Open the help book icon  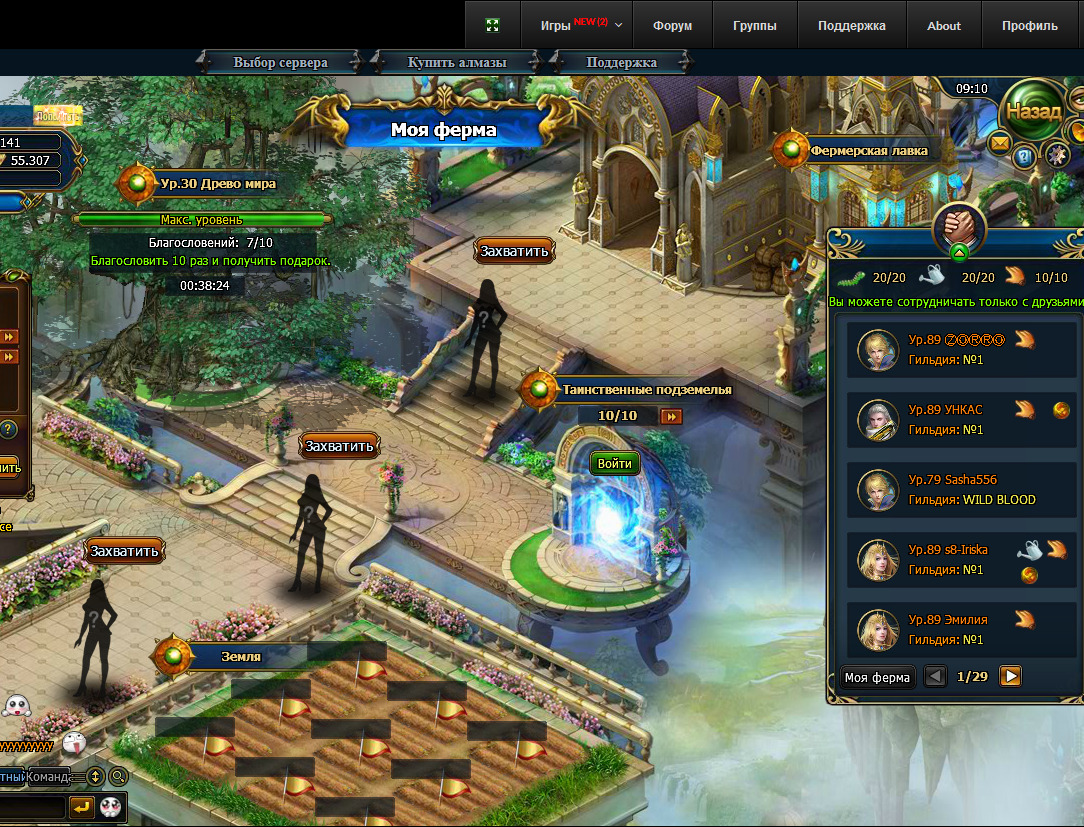coord(1024,155)
